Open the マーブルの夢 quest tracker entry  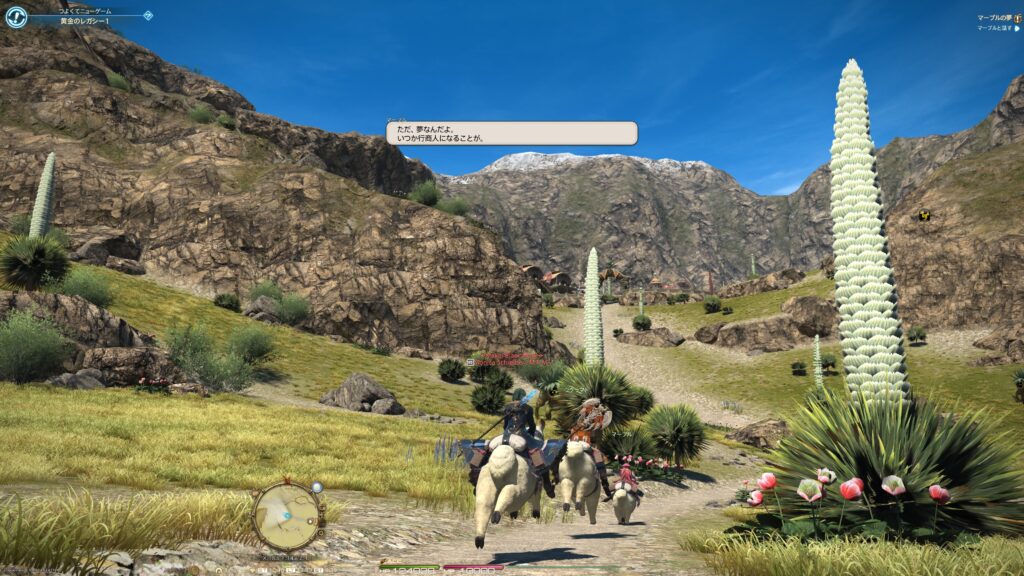pyautogui.click(x=995, y=17)
